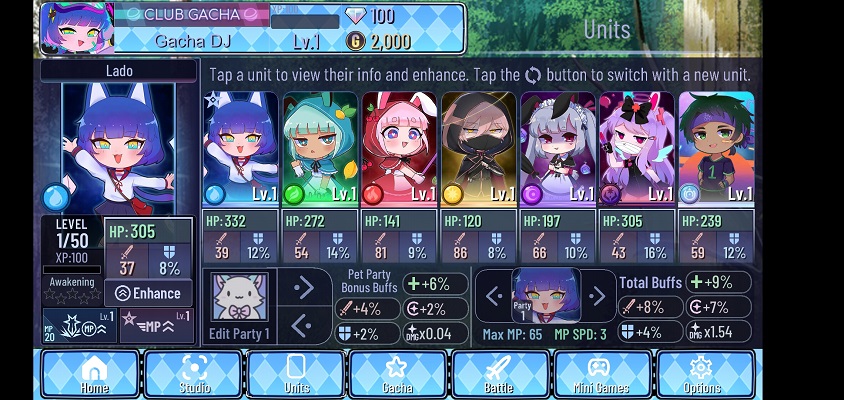
Task: Select the green-haired lemon unit card
Action: [x=320, y=148]
